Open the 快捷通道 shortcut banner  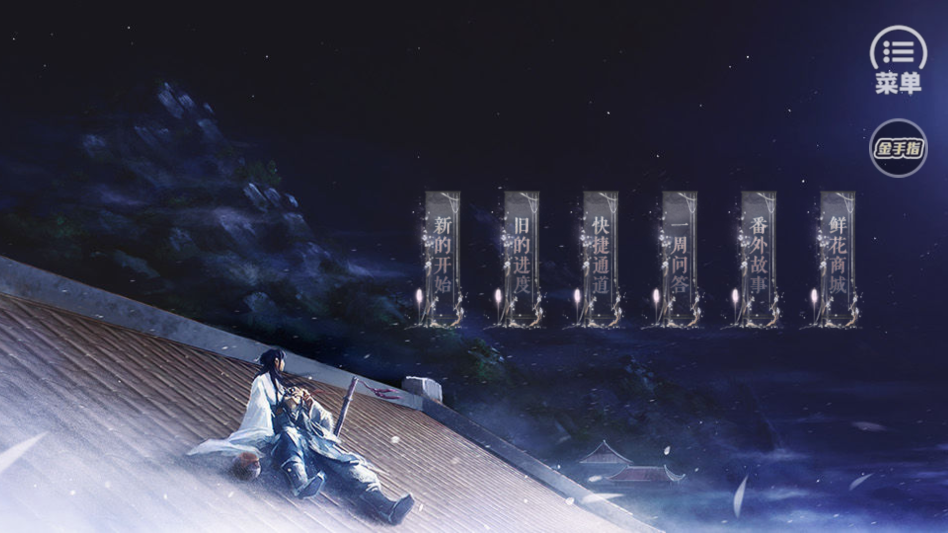point(600,258)
